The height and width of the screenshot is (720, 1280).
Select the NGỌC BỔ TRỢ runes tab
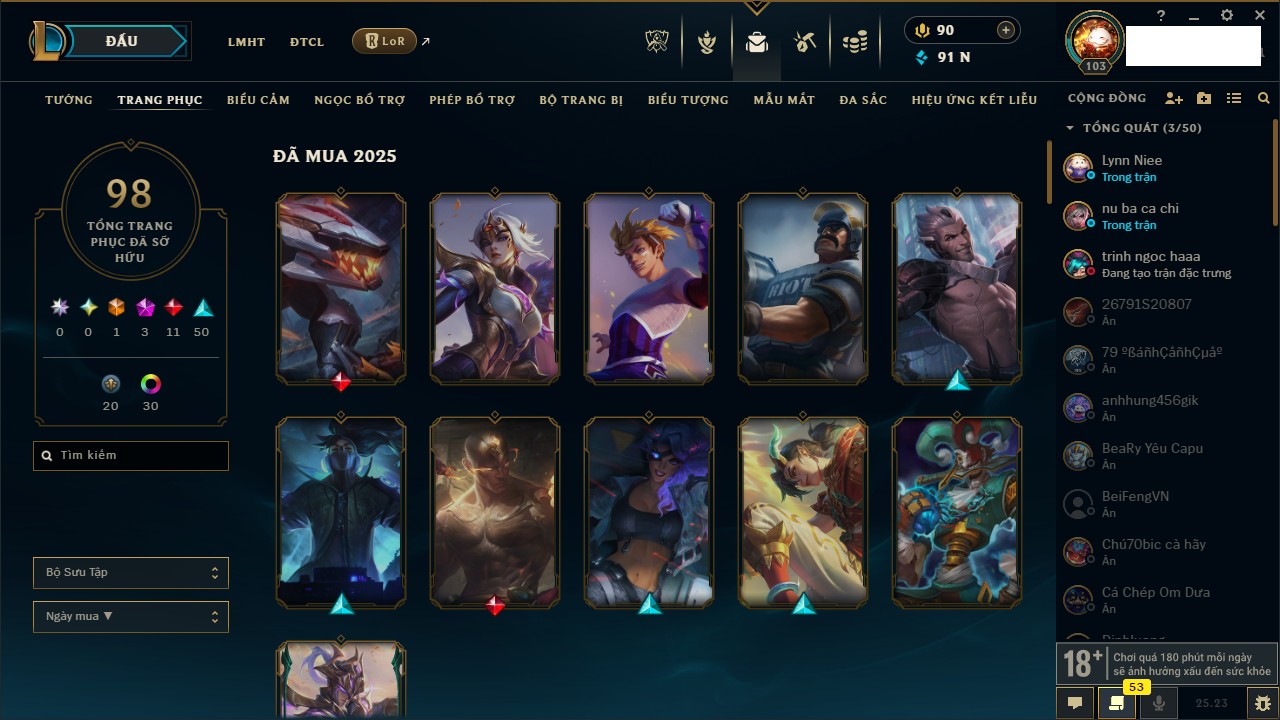click(359, 100)
